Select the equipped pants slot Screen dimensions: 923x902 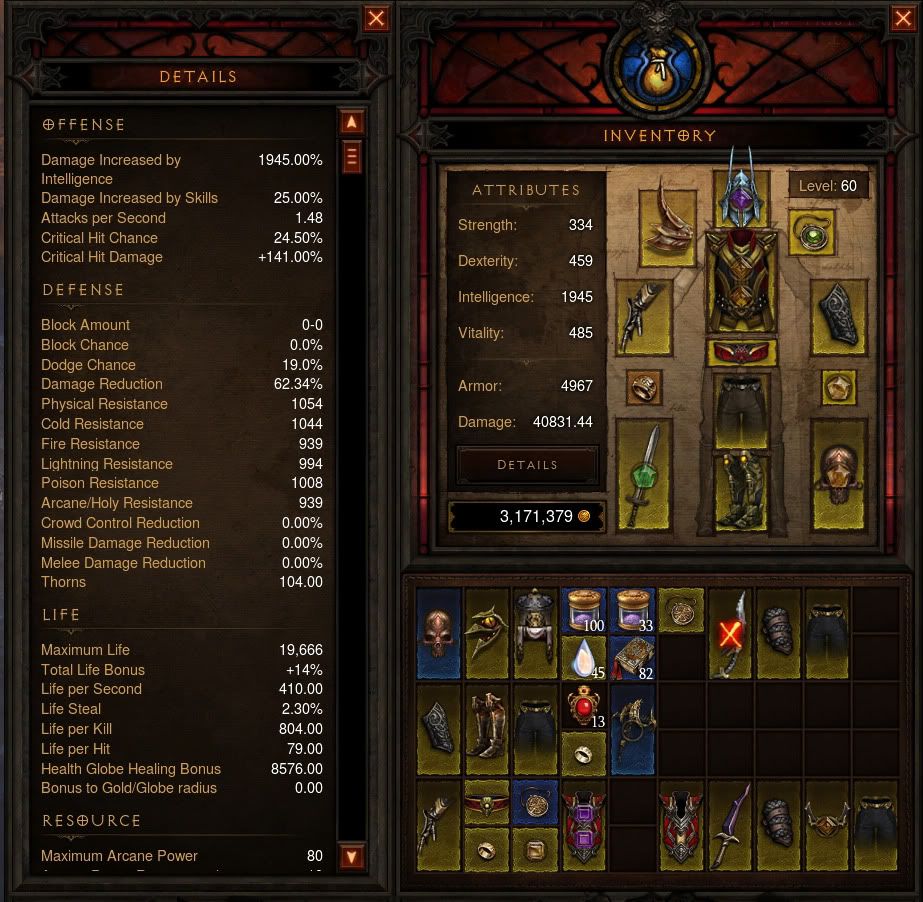coord(740,409)
